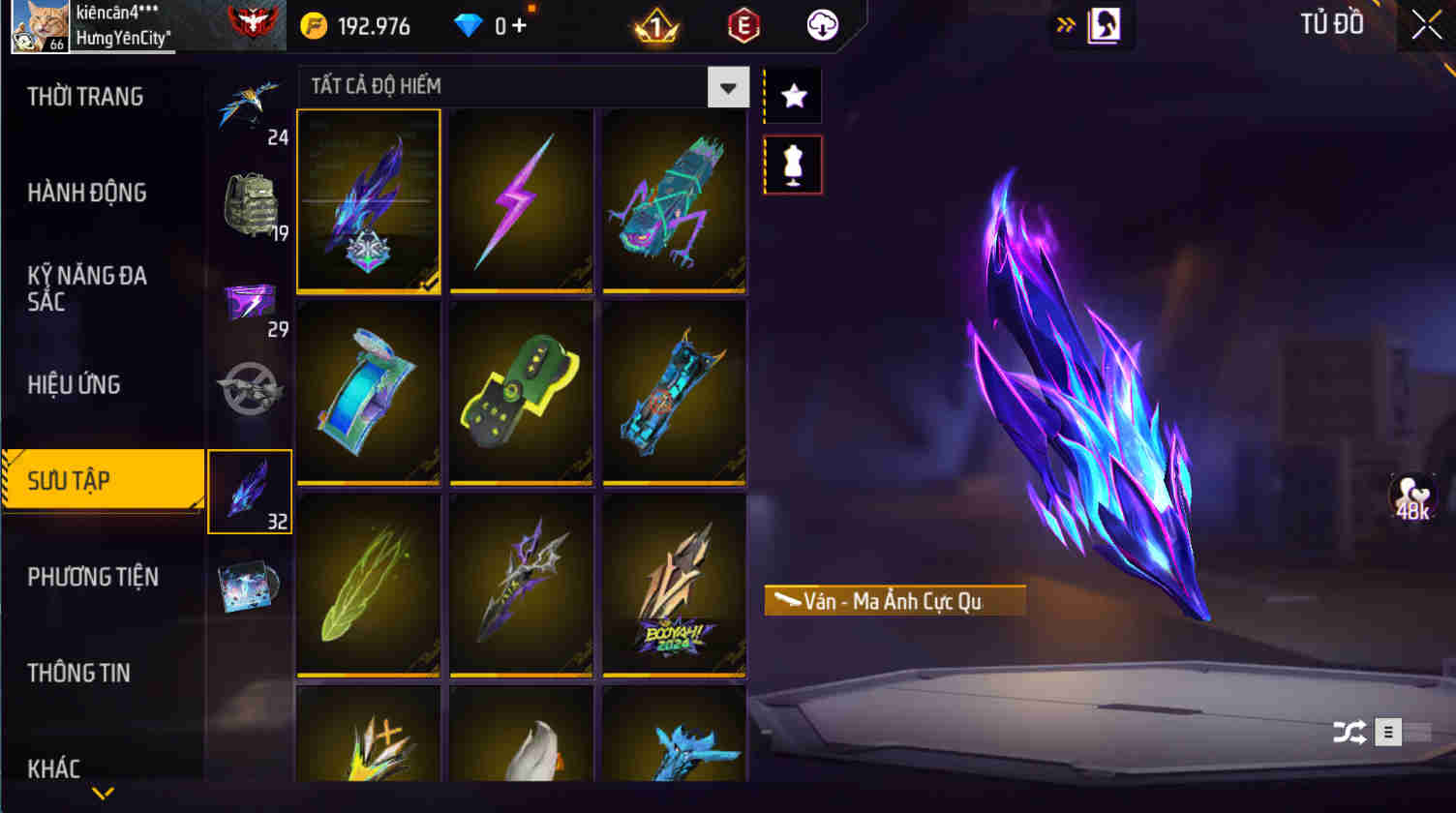Toggle the star favorites filter
This screenshot has width=1456, height=813.
tap(792, 94)
